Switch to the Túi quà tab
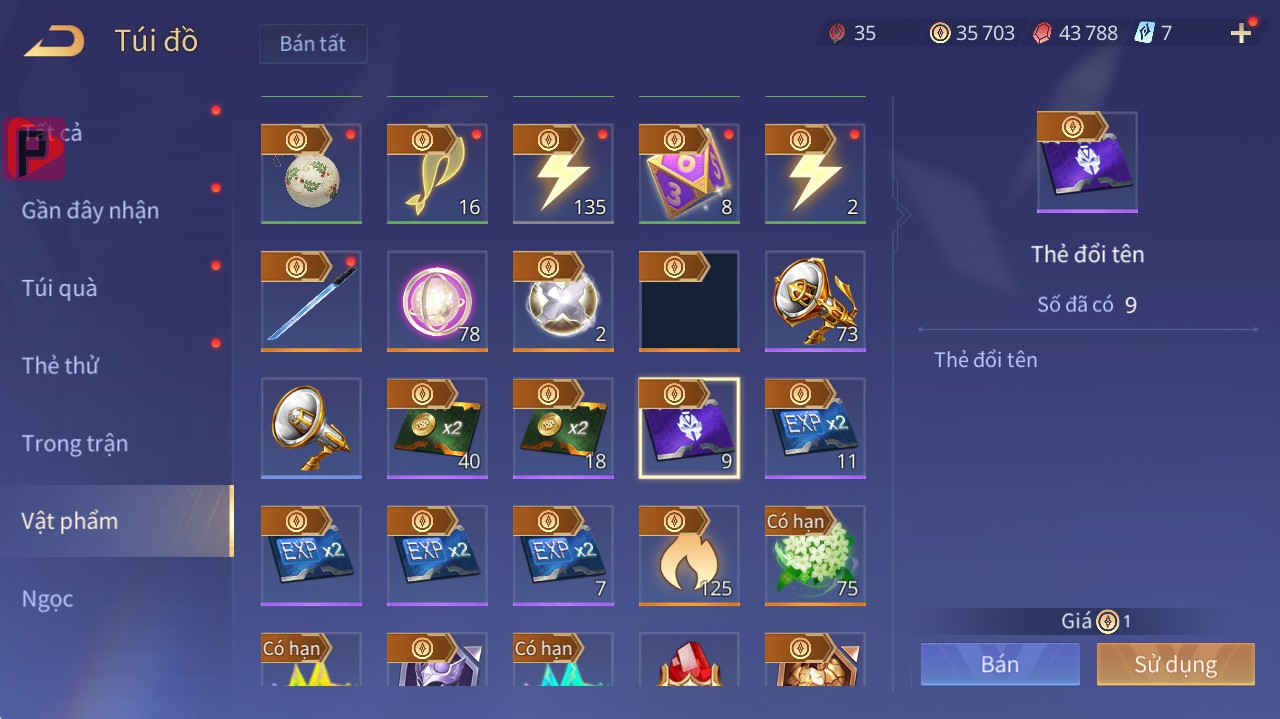 [x=60, y=288]
